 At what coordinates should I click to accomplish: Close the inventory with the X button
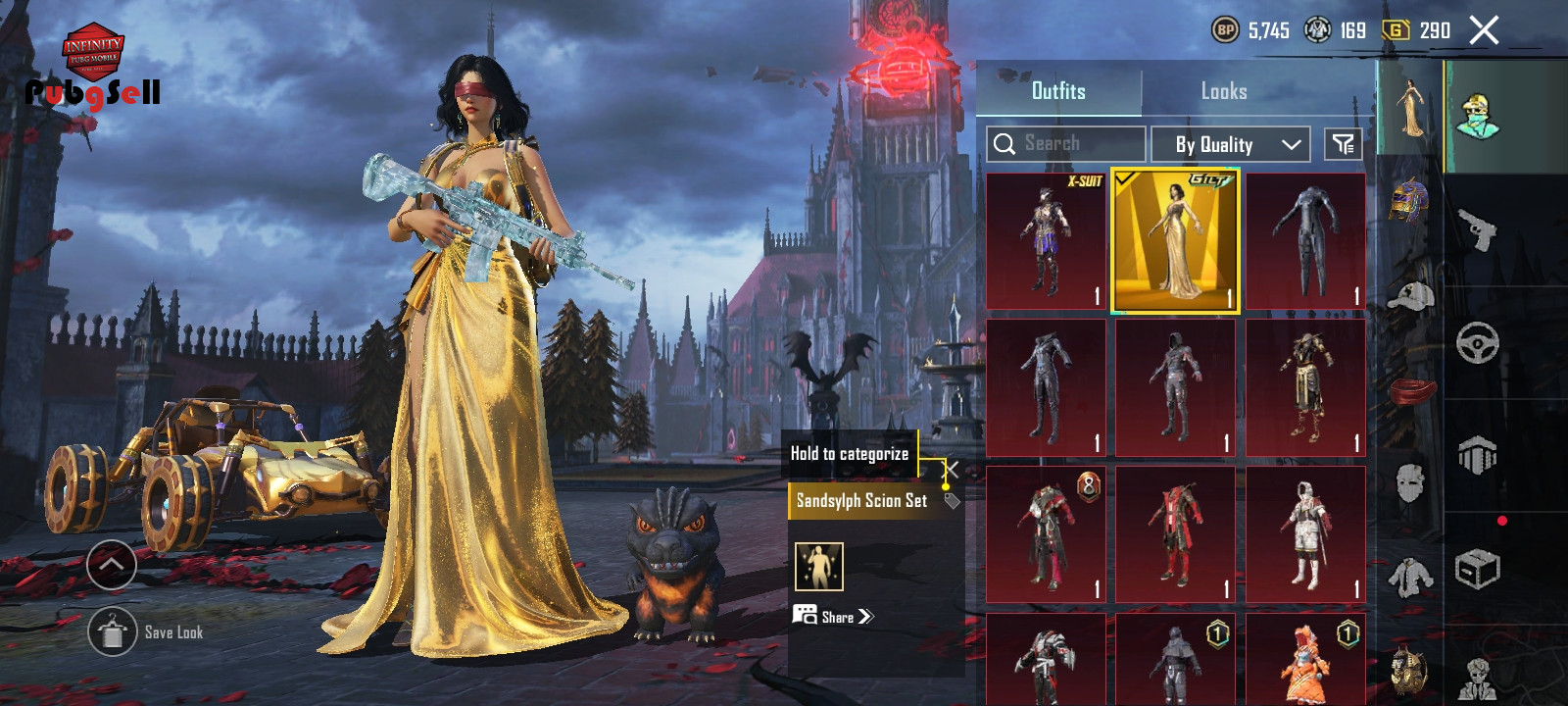[1484, 30]
